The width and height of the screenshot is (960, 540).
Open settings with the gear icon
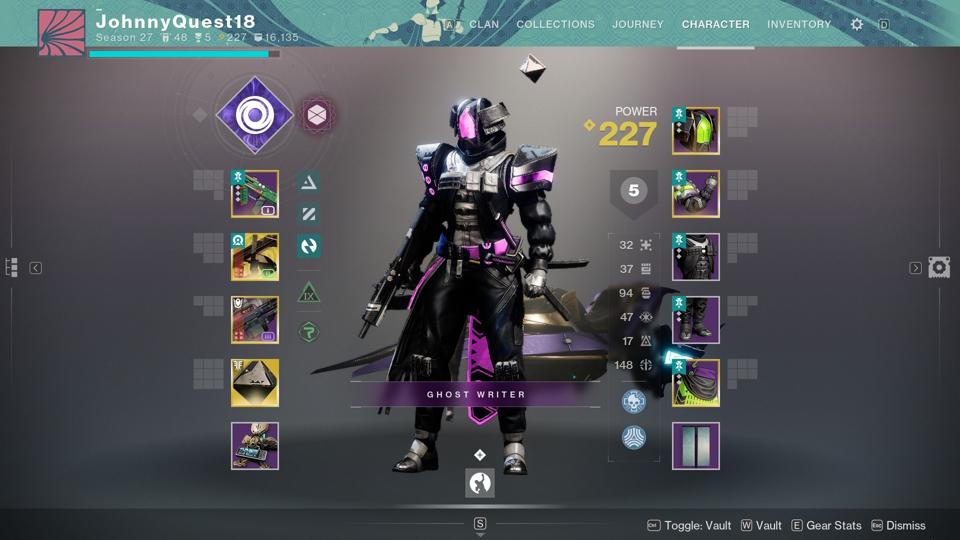[x=857, y=24]
